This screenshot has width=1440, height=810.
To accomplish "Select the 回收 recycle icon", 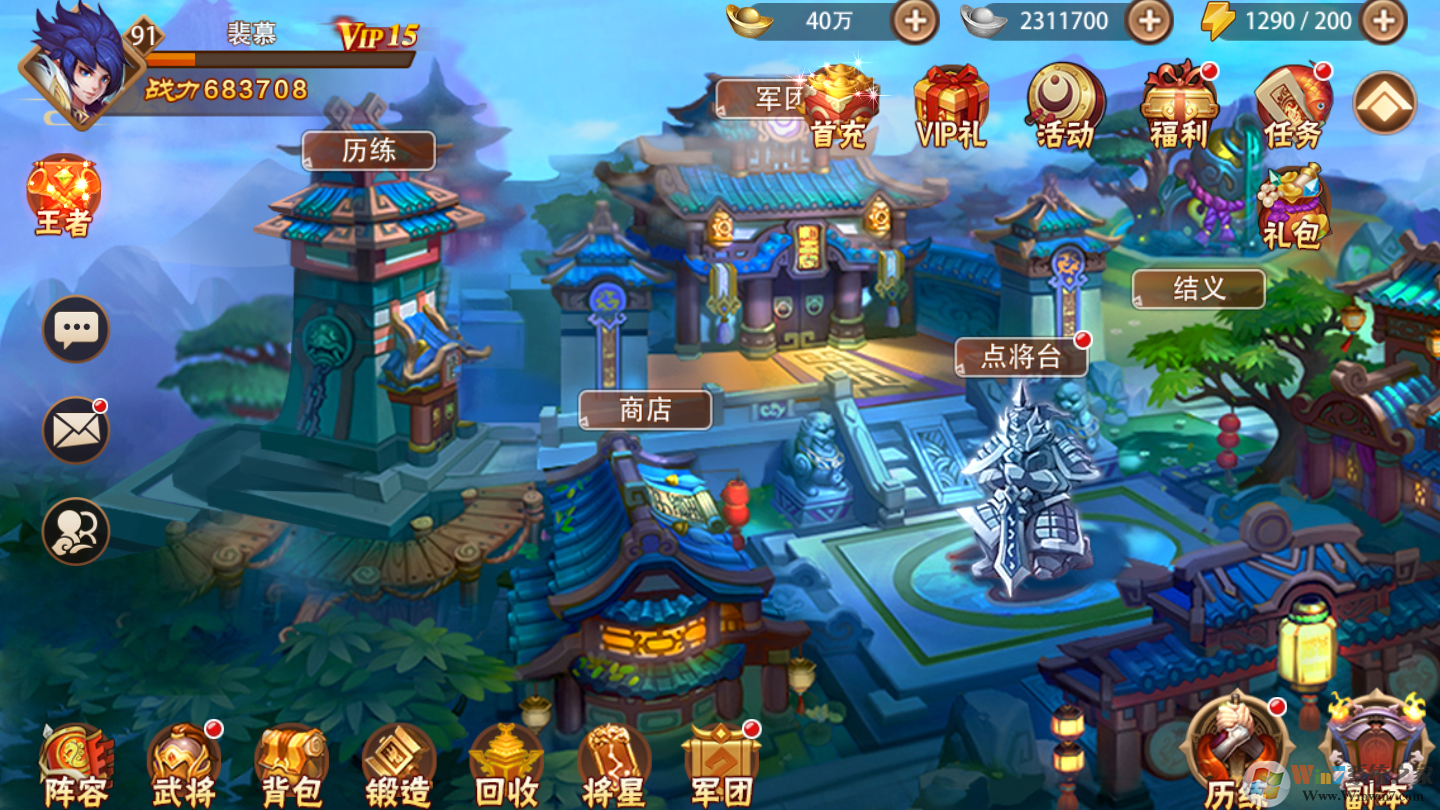I will coord(506,767).
